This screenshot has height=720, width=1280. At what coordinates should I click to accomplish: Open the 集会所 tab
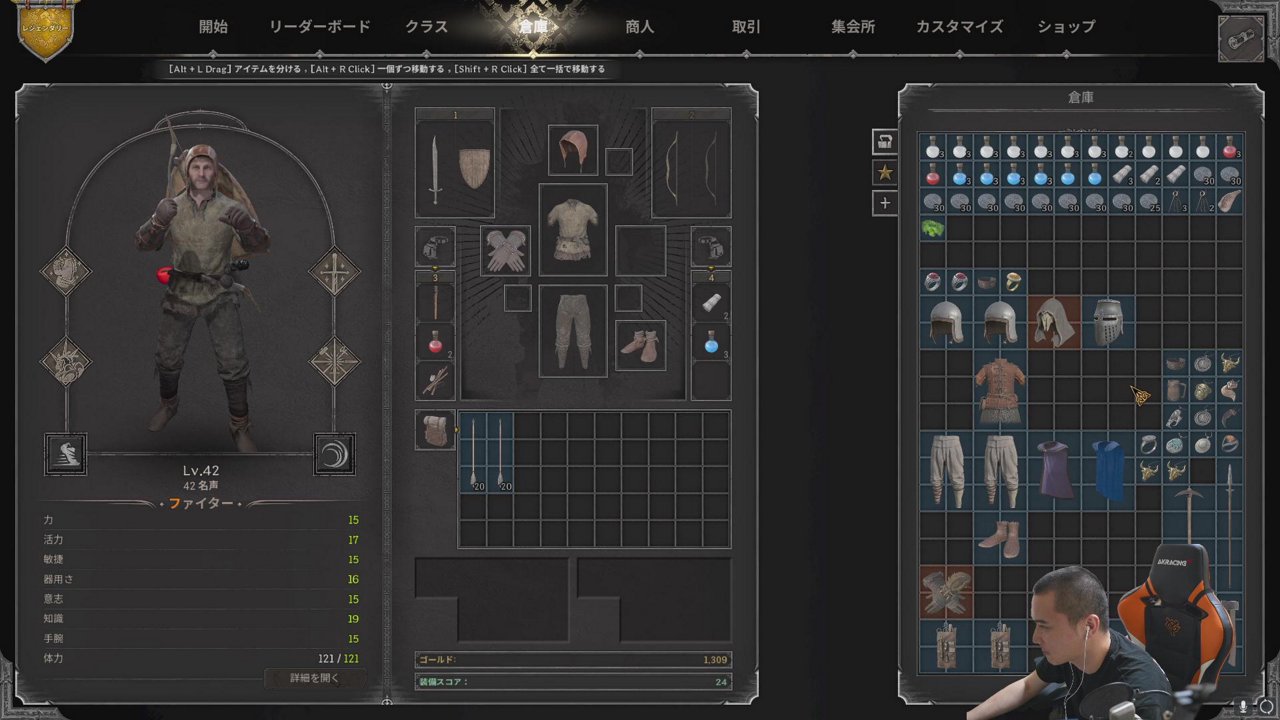pyautogui.click(x=853, y=27)
